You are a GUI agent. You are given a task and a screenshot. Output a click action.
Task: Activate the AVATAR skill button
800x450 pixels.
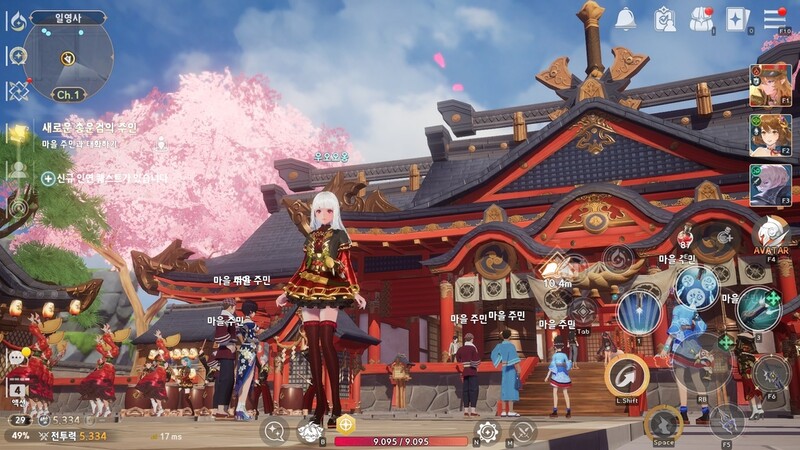771,237
